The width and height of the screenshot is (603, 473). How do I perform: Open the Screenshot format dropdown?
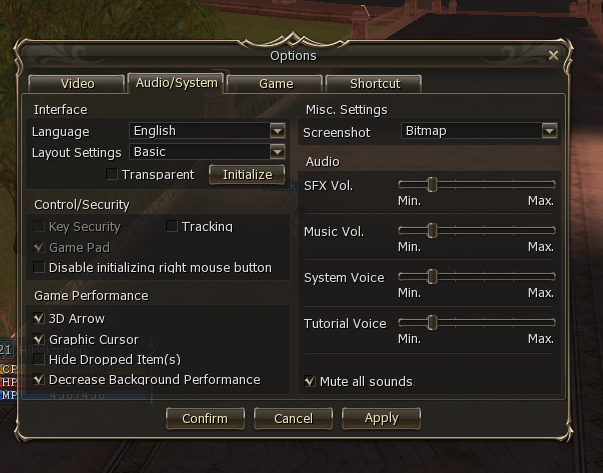click(548, 131)
